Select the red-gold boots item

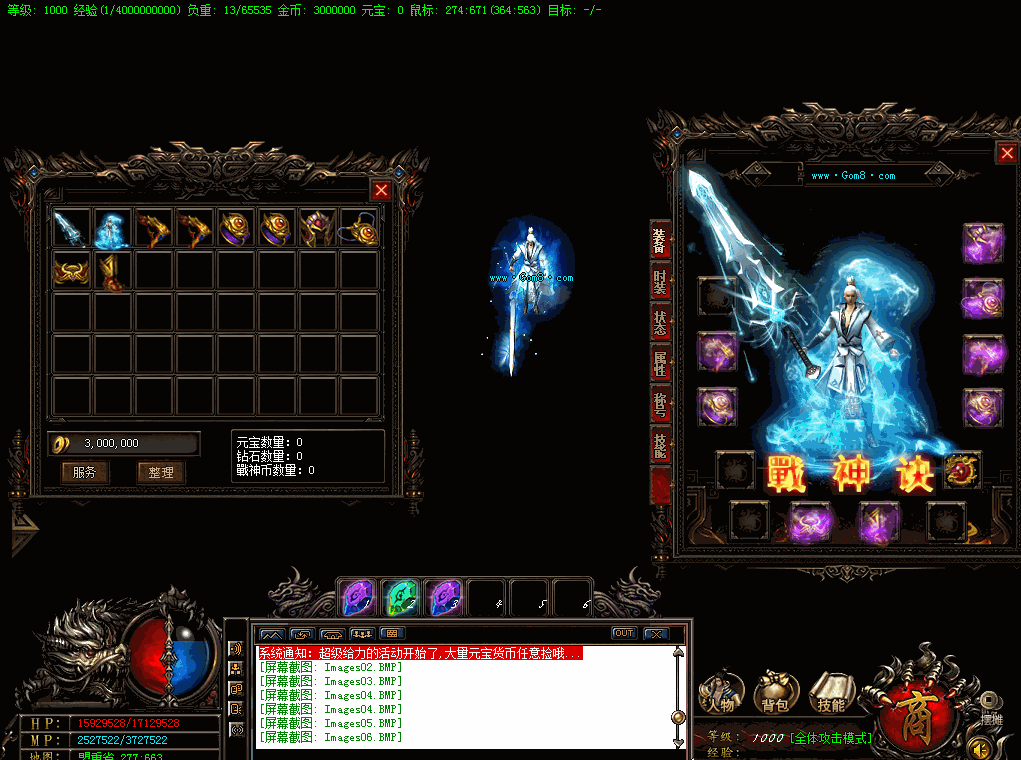tap(112, 270)
